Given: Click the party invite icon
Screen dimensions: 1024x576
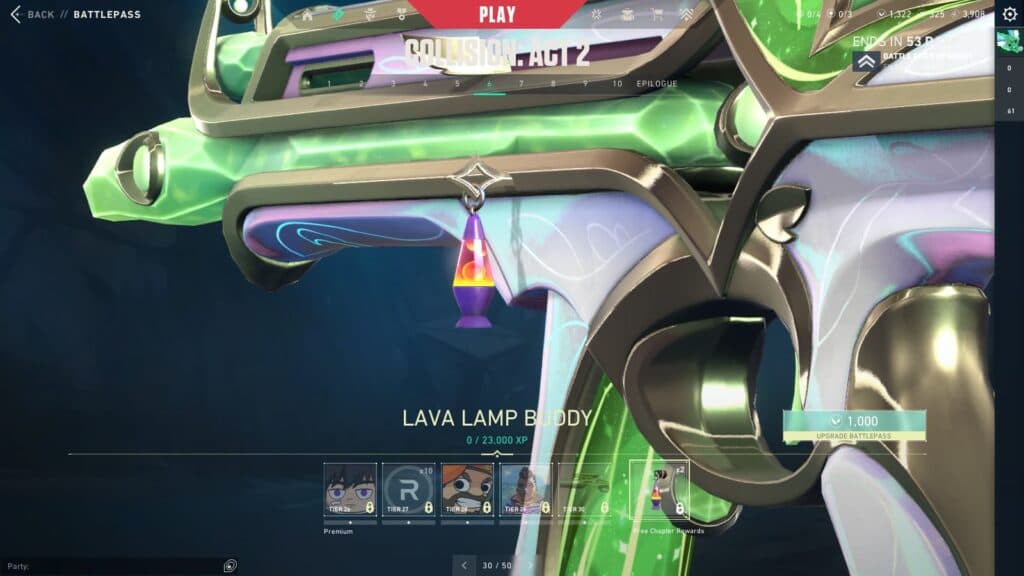Looking at the screenshot, I should coord(230,565).
